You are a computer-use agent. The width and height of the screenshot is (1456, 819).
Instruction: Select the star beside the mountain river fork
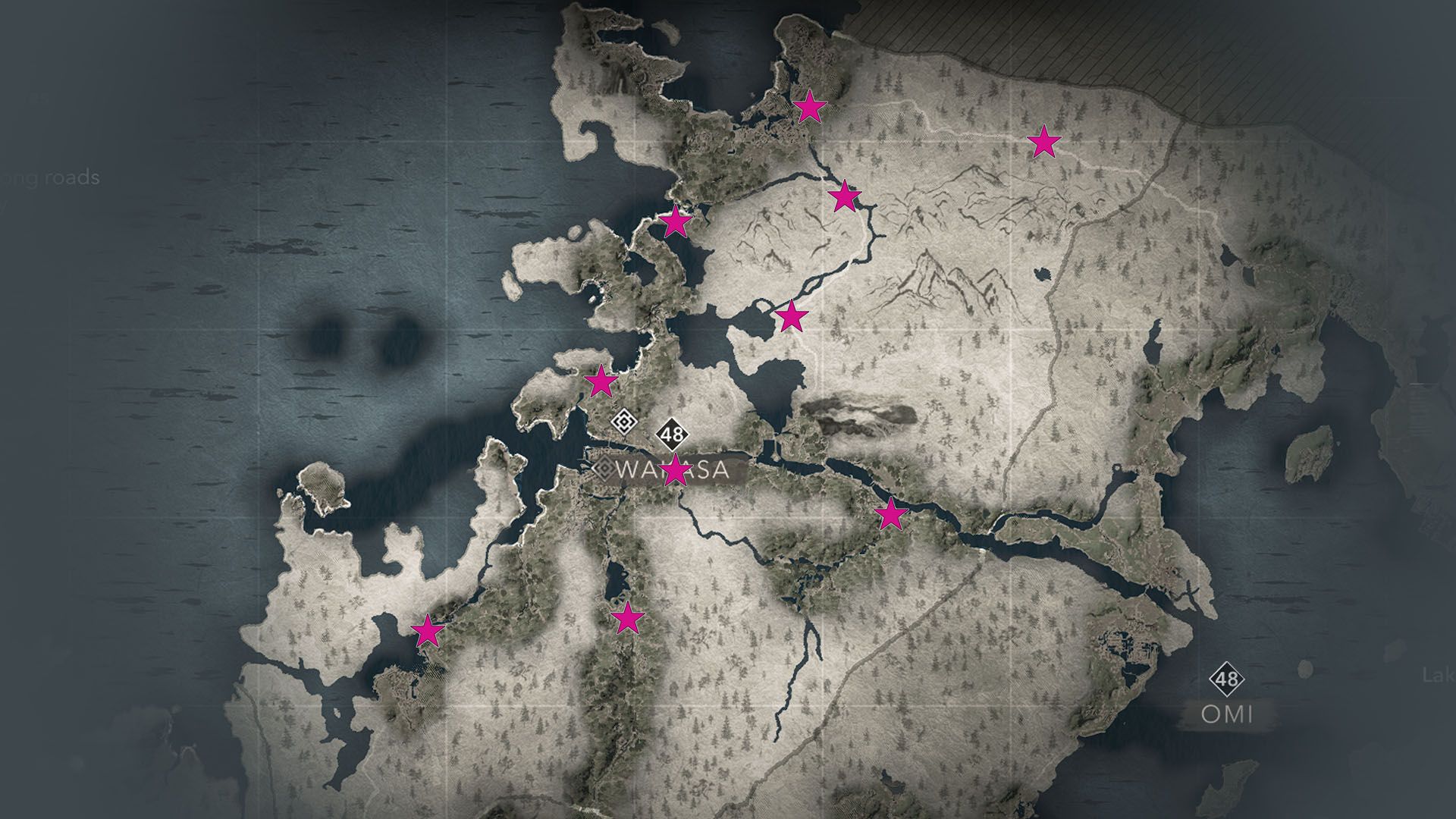844,197
